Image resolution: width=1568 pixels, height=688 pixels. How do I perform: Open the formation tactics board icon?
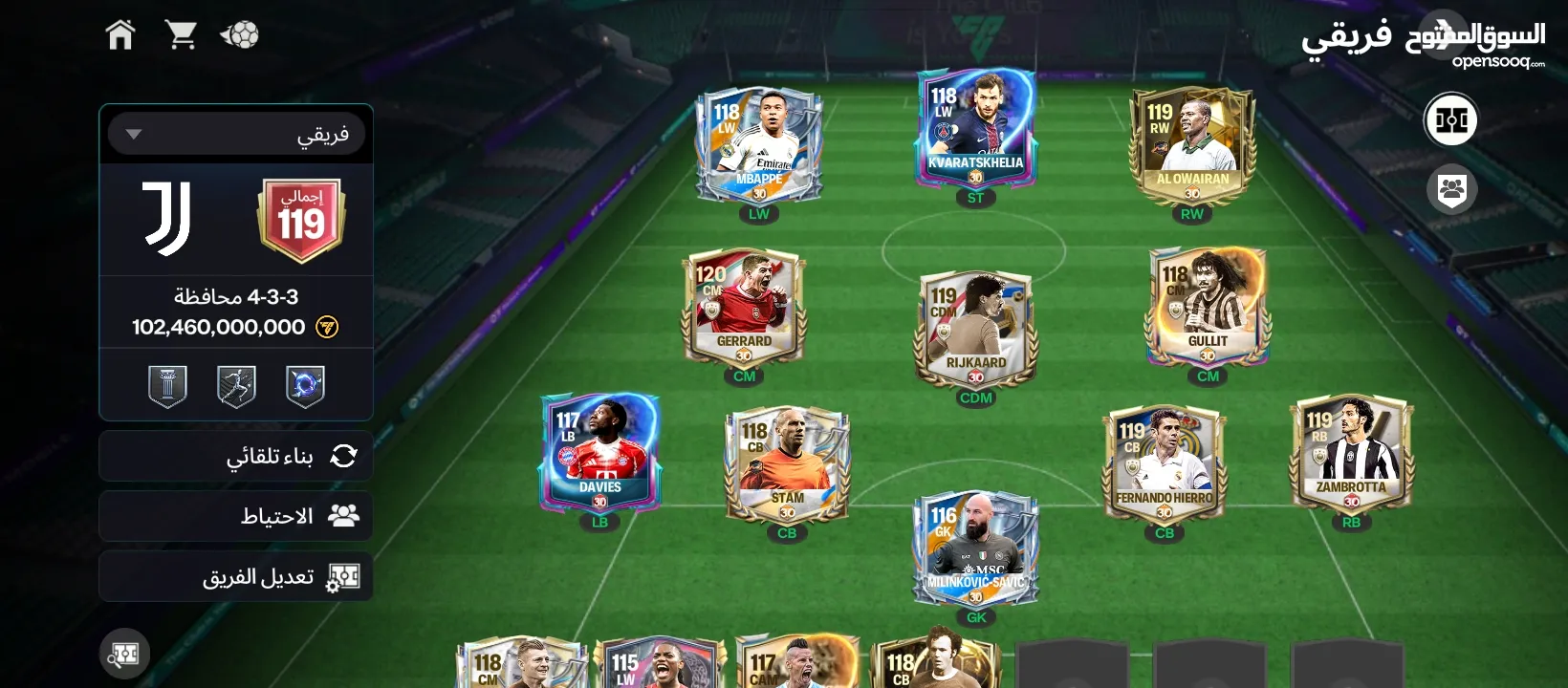coord(1450,120)
